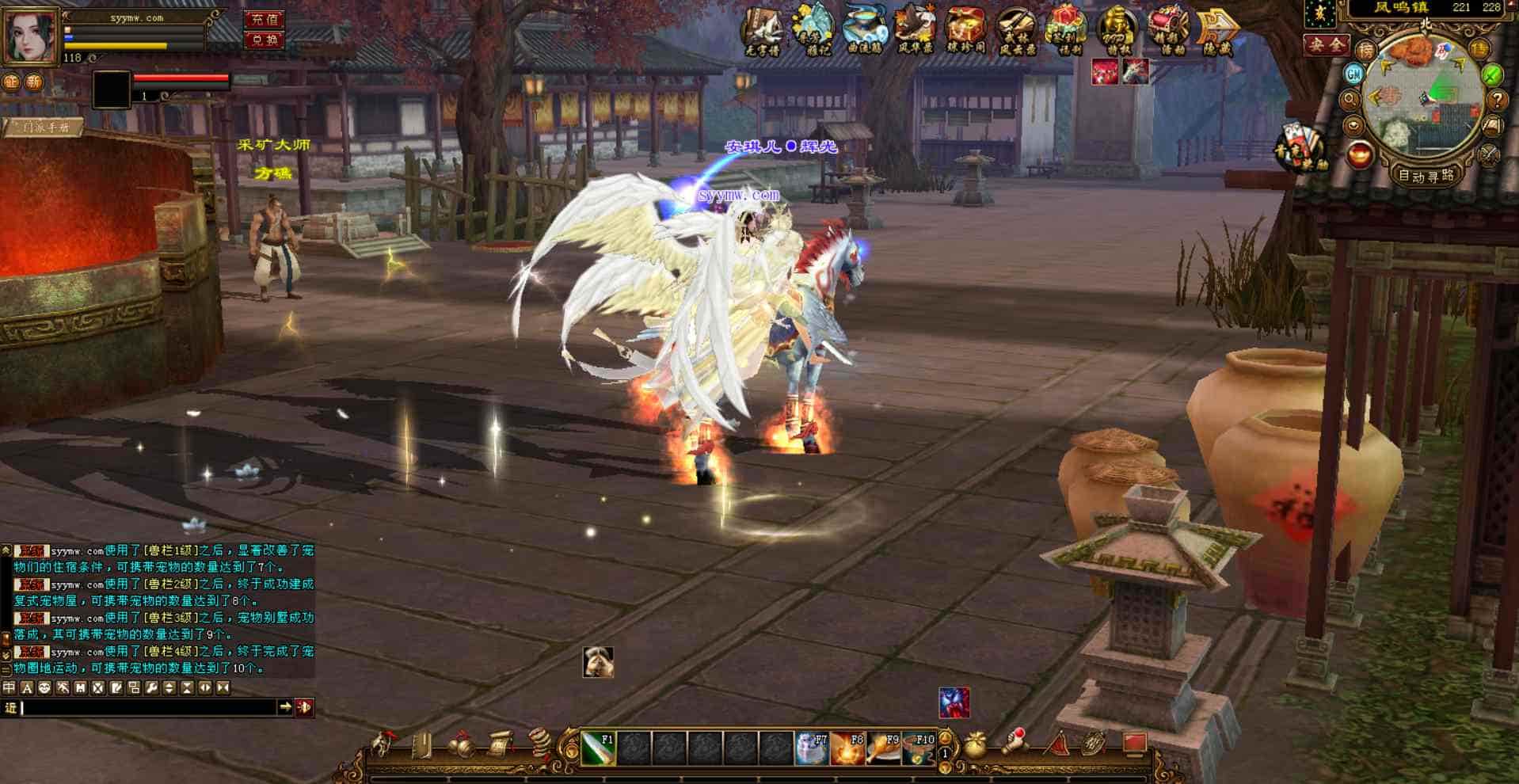Open the 无字谱 top menu icon
Viewport: 1519px width, 784px height.
763,32
